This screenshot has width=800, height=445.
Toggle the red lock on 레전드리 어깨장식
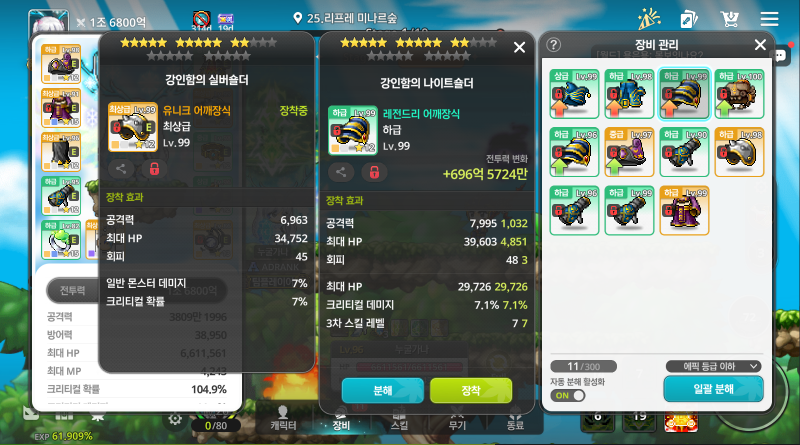[x=372, y=171]
